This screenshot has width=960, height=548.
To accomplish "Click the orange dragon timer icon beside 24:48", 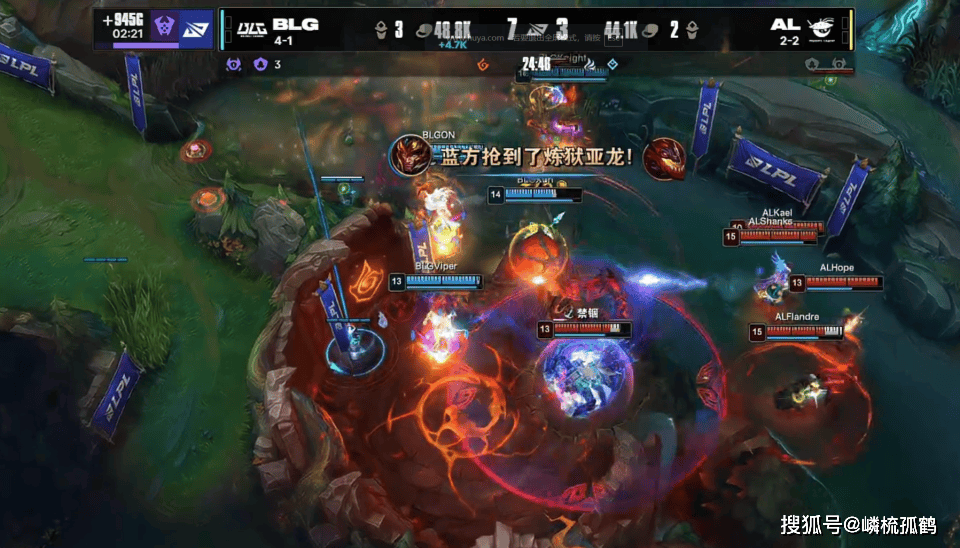I will point(483,65).
